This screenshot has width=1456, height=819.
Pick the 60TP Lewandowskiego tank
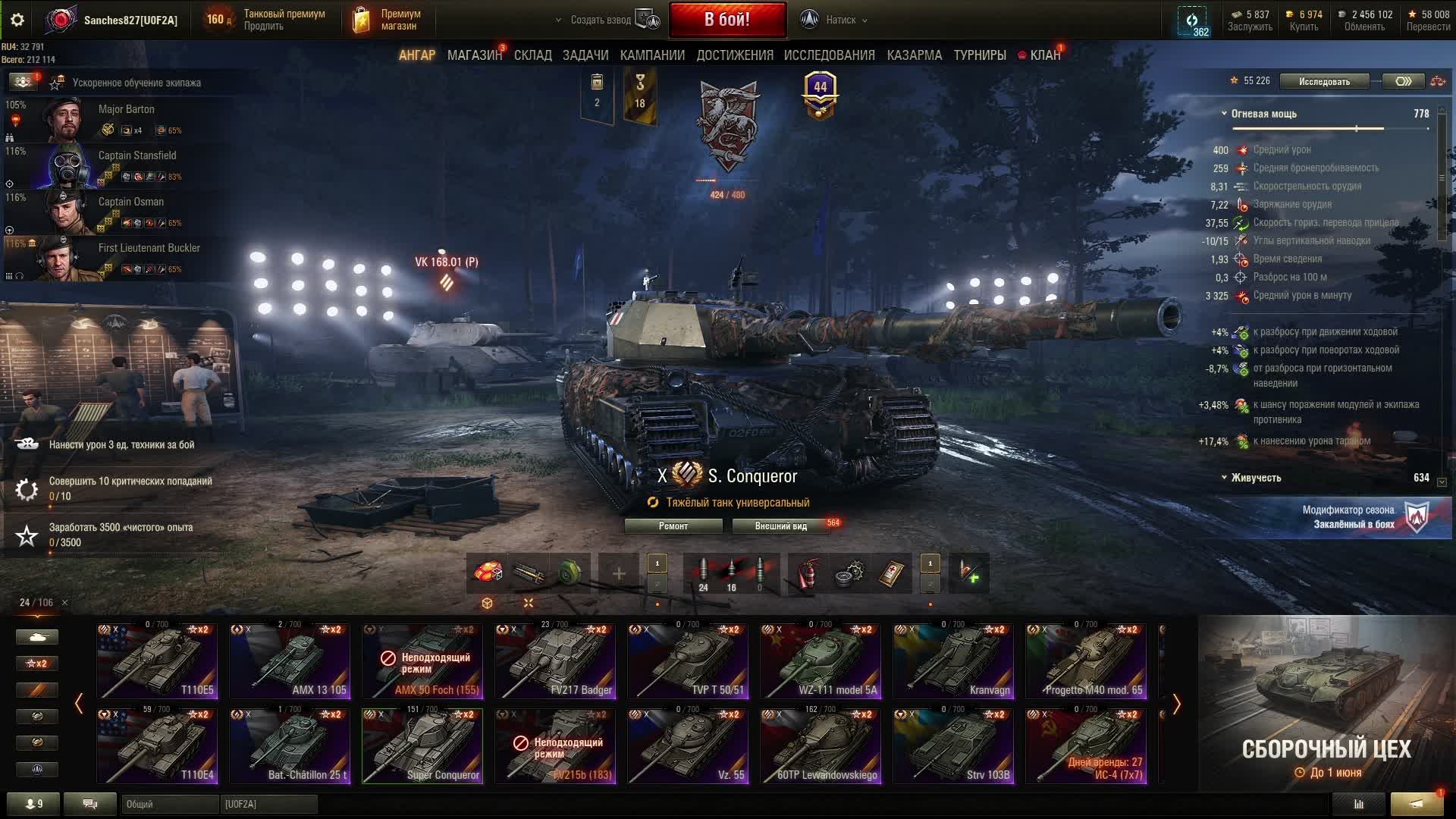point(821,745)
